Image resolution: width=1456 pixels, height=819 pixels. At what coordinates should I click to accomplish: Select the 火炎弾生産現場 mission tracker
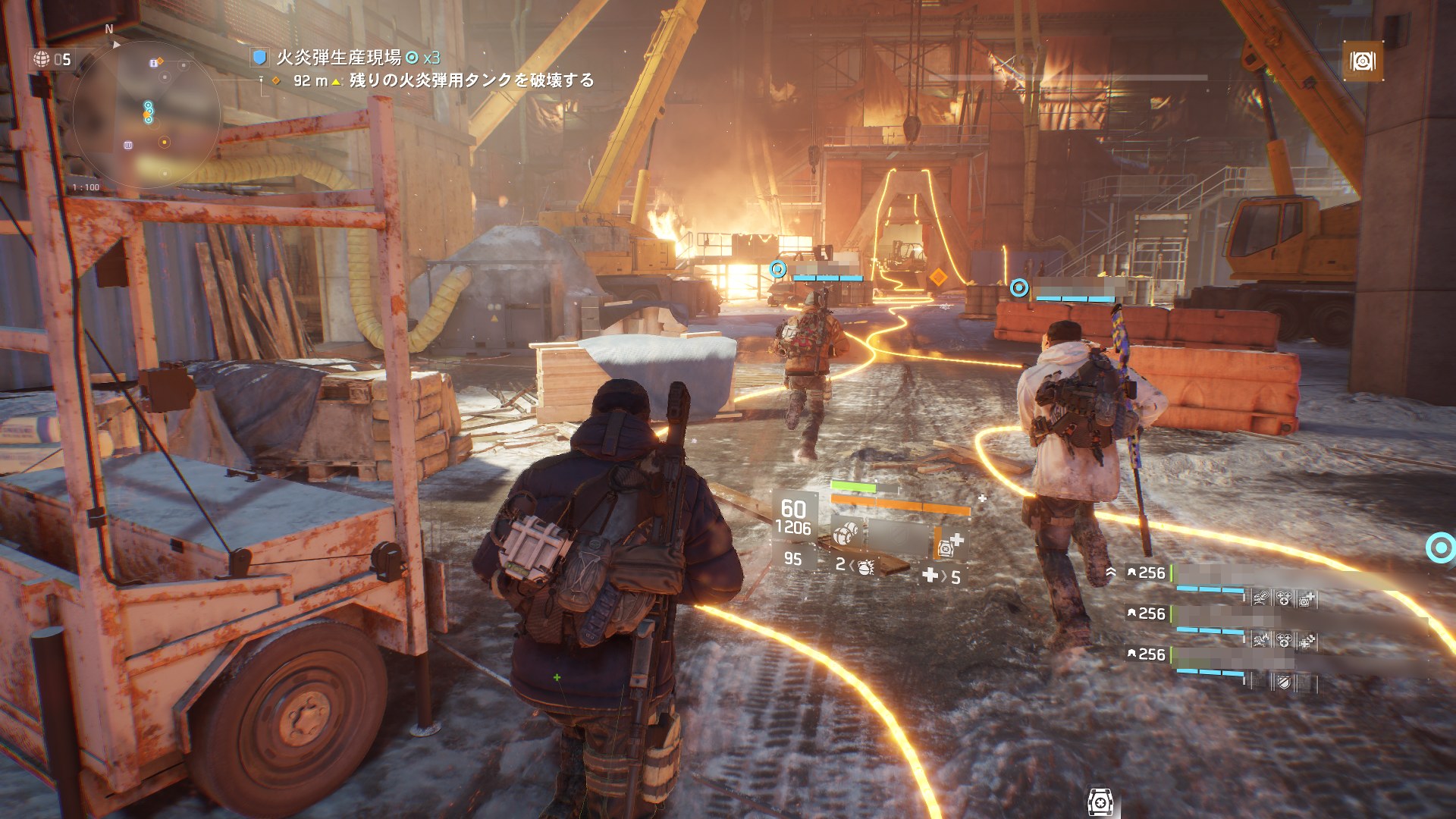coord(338,58)
